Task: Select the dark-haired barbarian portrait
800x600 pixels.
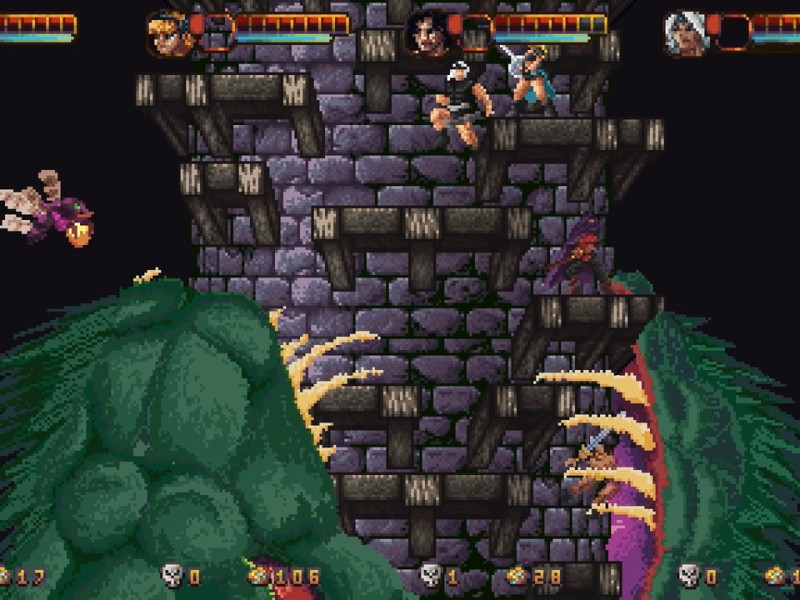Action: pyautogui.click(x=427, y=33)
